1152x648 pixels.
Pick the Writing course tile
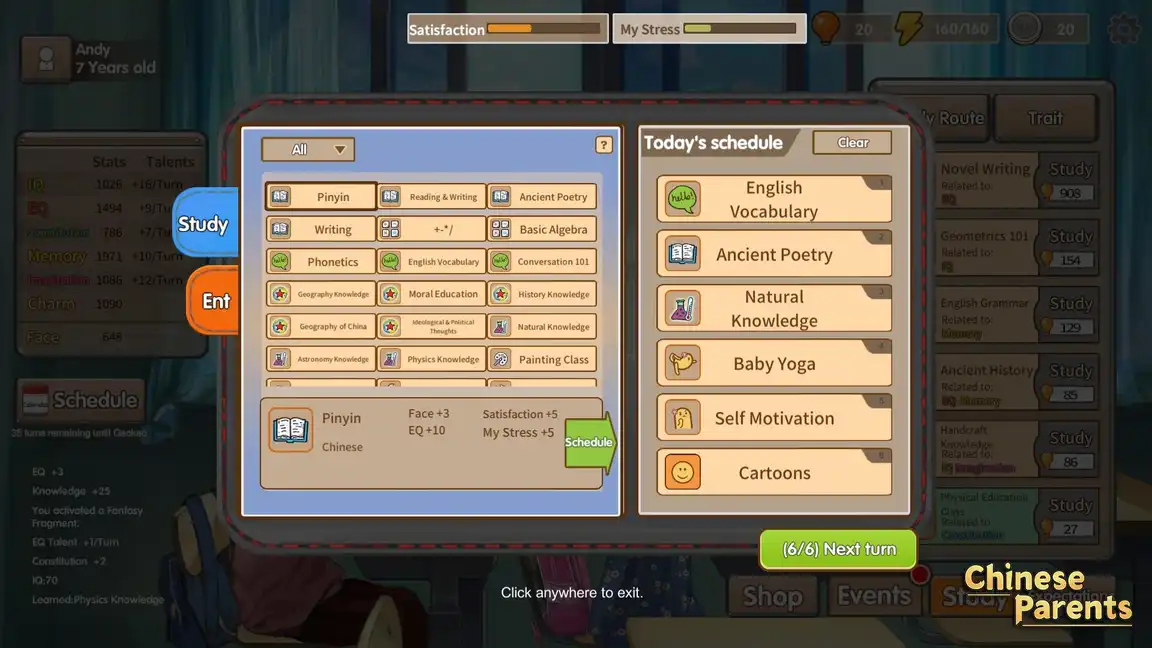[321, 229]
